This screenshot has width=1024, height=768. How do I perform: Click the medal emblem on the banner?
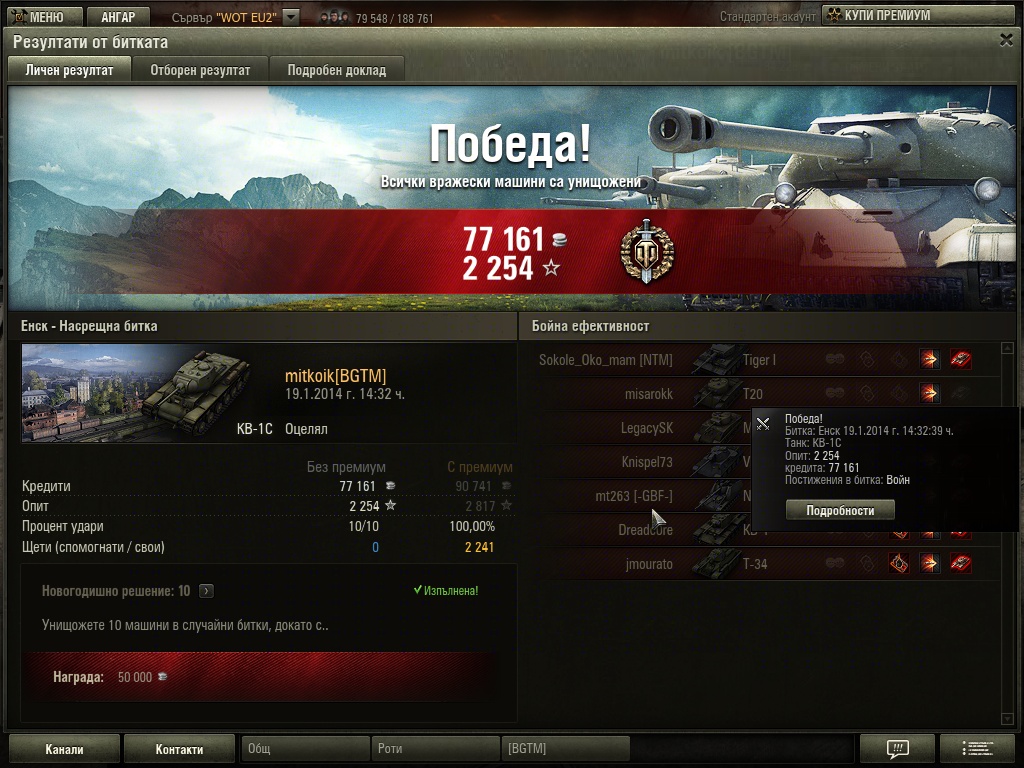647,251
